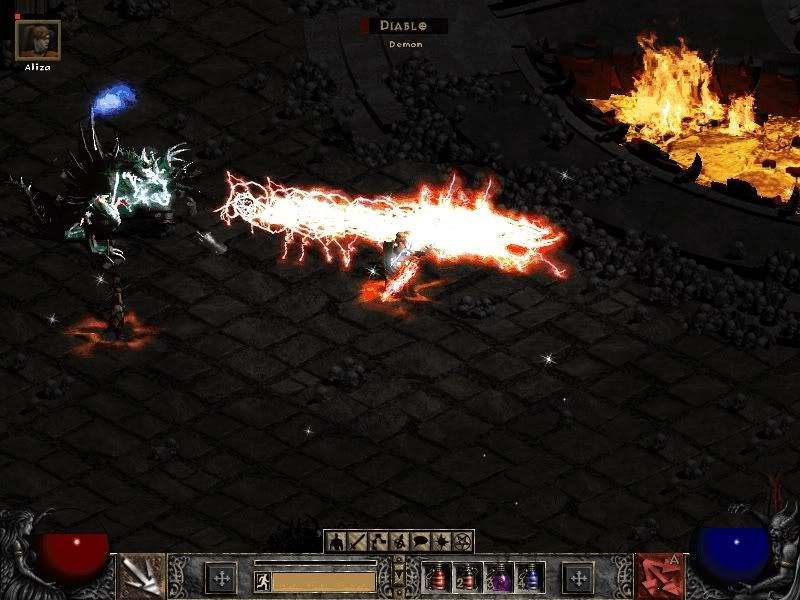Open the character stats screen icon
Image resolution: width=800 pixels, height=600 pixels.
pos(336,542)
